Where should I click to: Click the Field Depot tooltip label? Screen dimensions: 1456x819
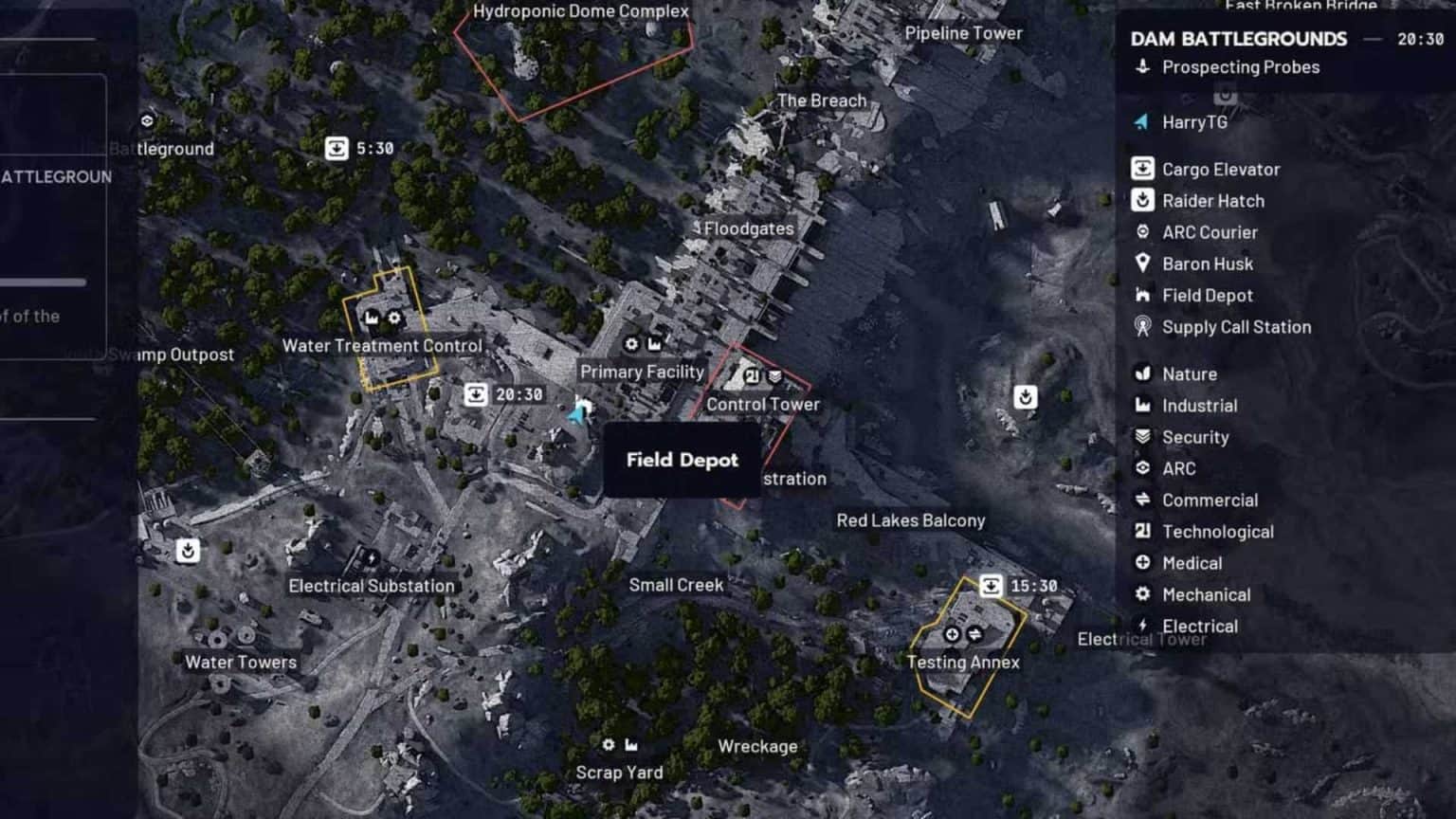682,461
